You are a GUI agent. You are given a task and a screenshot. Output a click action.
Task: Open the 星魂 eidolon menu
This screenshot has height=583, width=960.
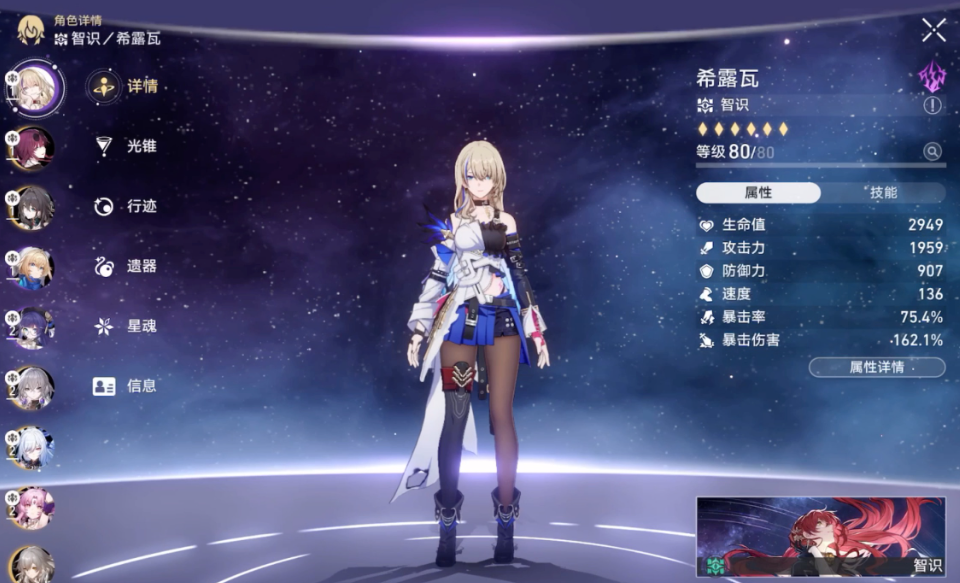click(x=125, y=326)
